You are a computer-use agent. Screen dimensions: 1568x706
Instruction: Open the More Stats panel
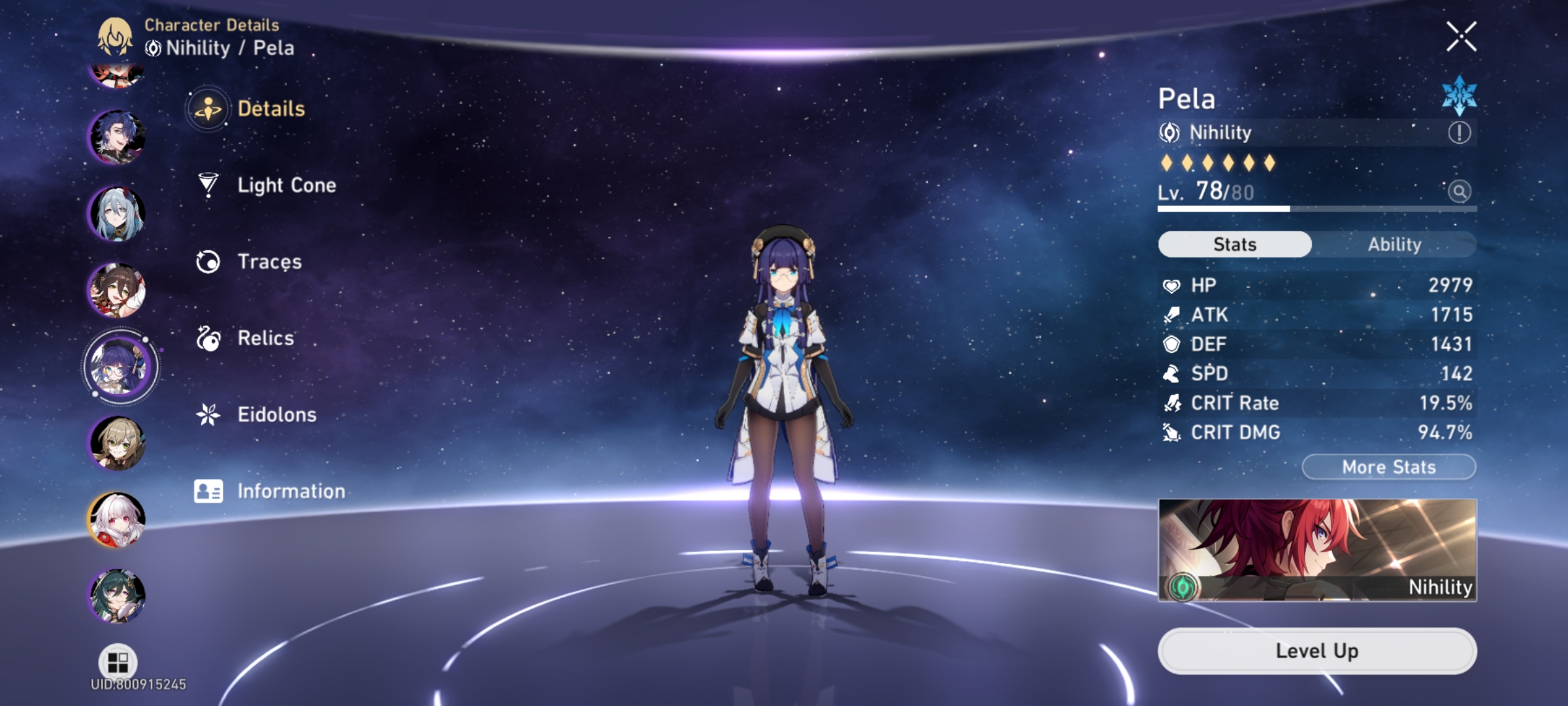pyautogui.click(x=1387, y=467)
